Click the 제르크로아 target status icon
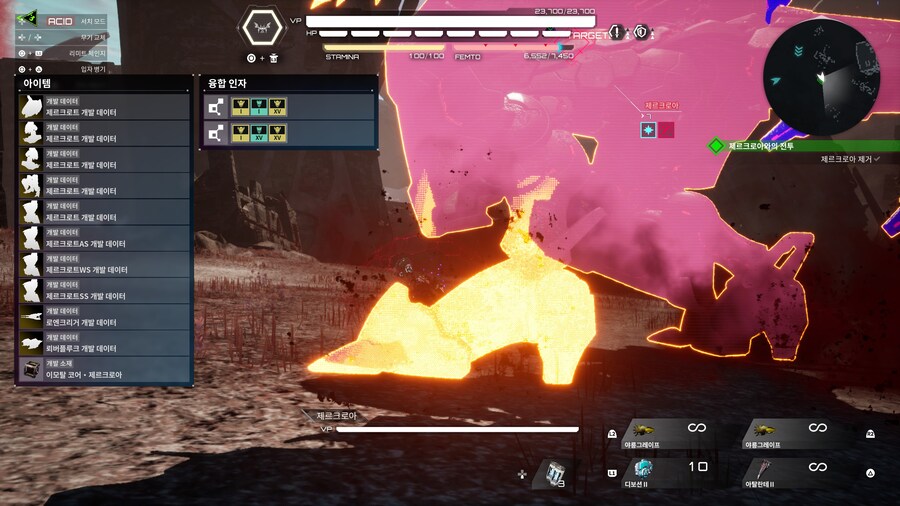900x506 pixels. pos(649,130)
